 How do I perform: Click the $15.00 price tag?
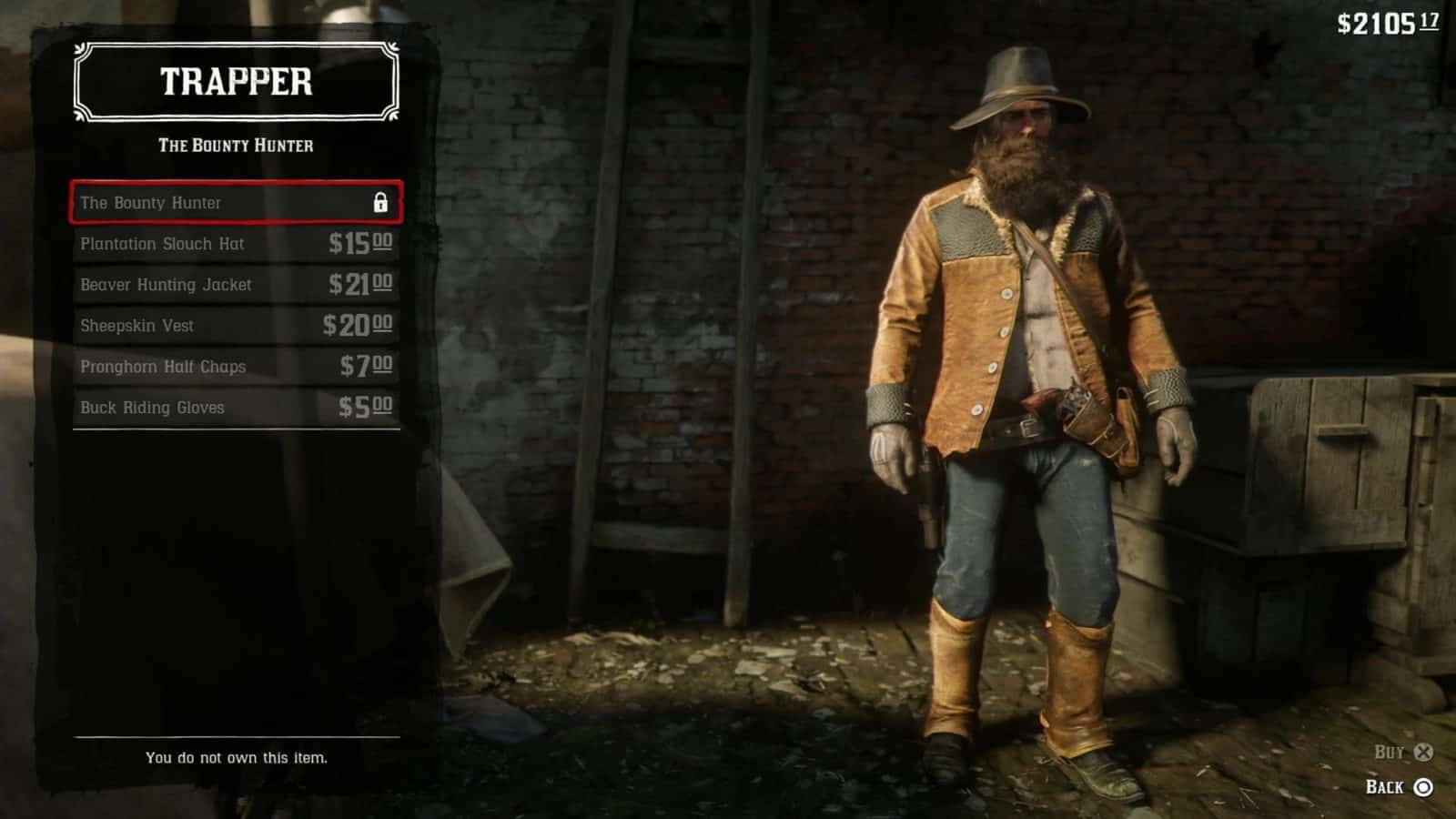click(x=361, y=243)
